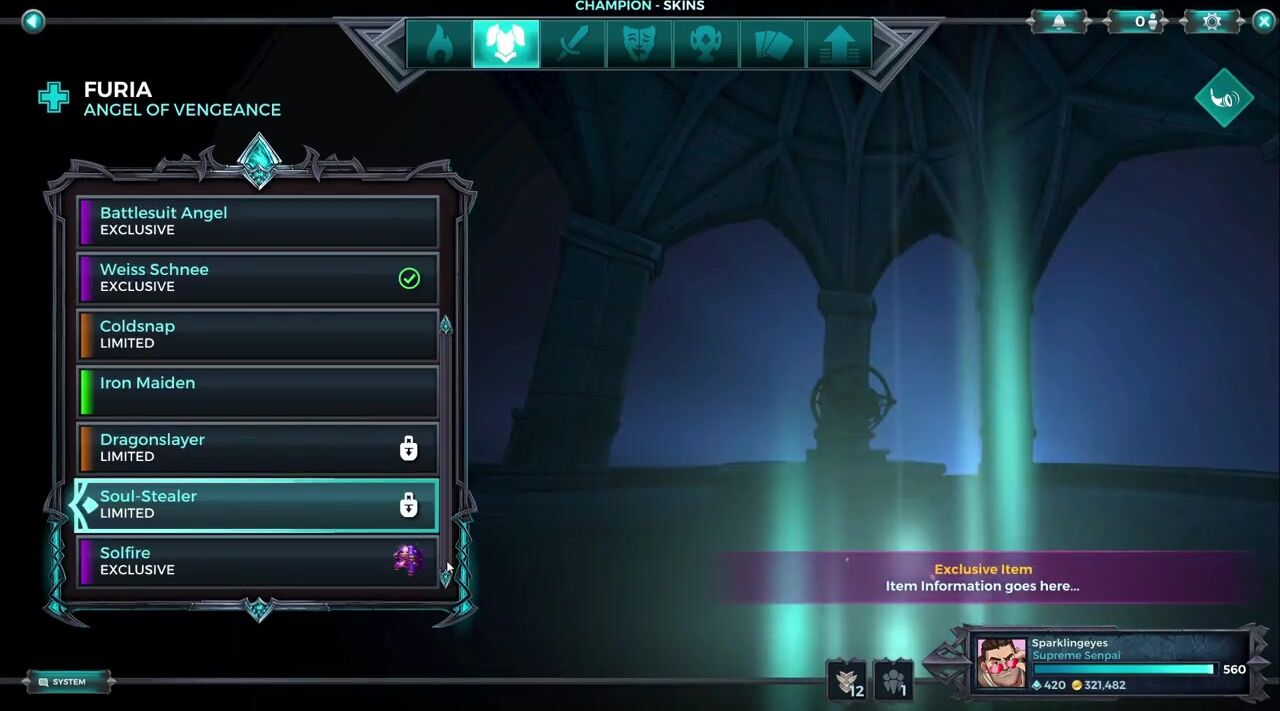The image size is (1280, 711).
Task: Open the armor Skins tab
Action: (505, 44)
